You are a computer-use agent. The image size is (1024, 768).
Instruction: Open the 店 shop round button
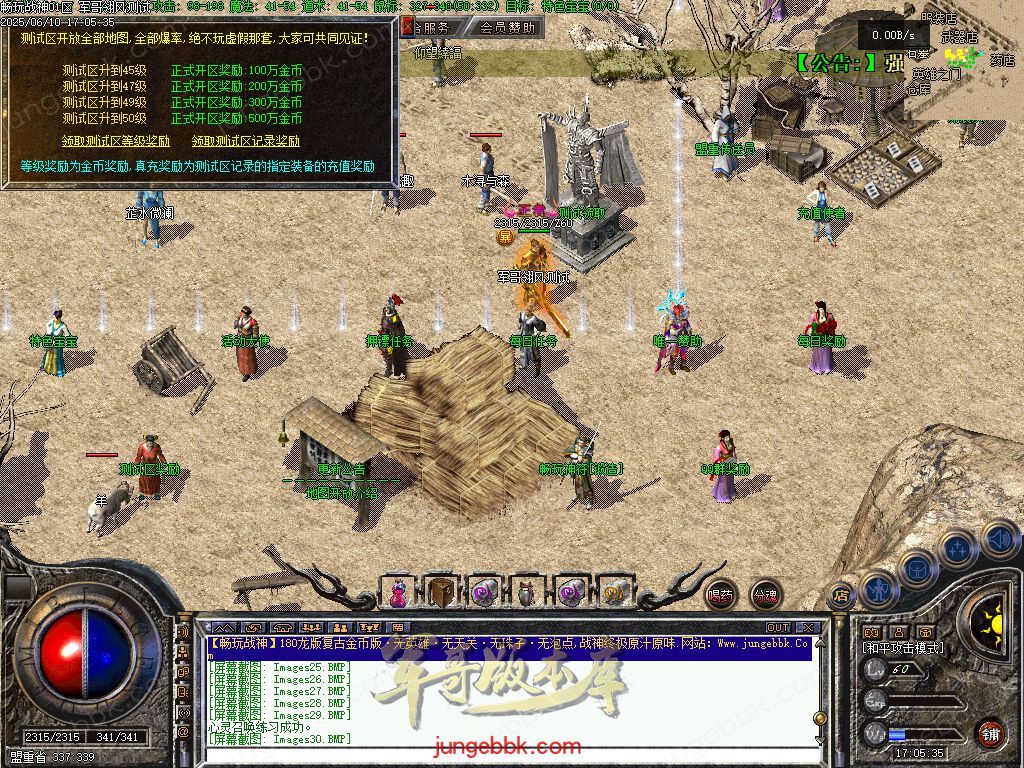(841, 593)
